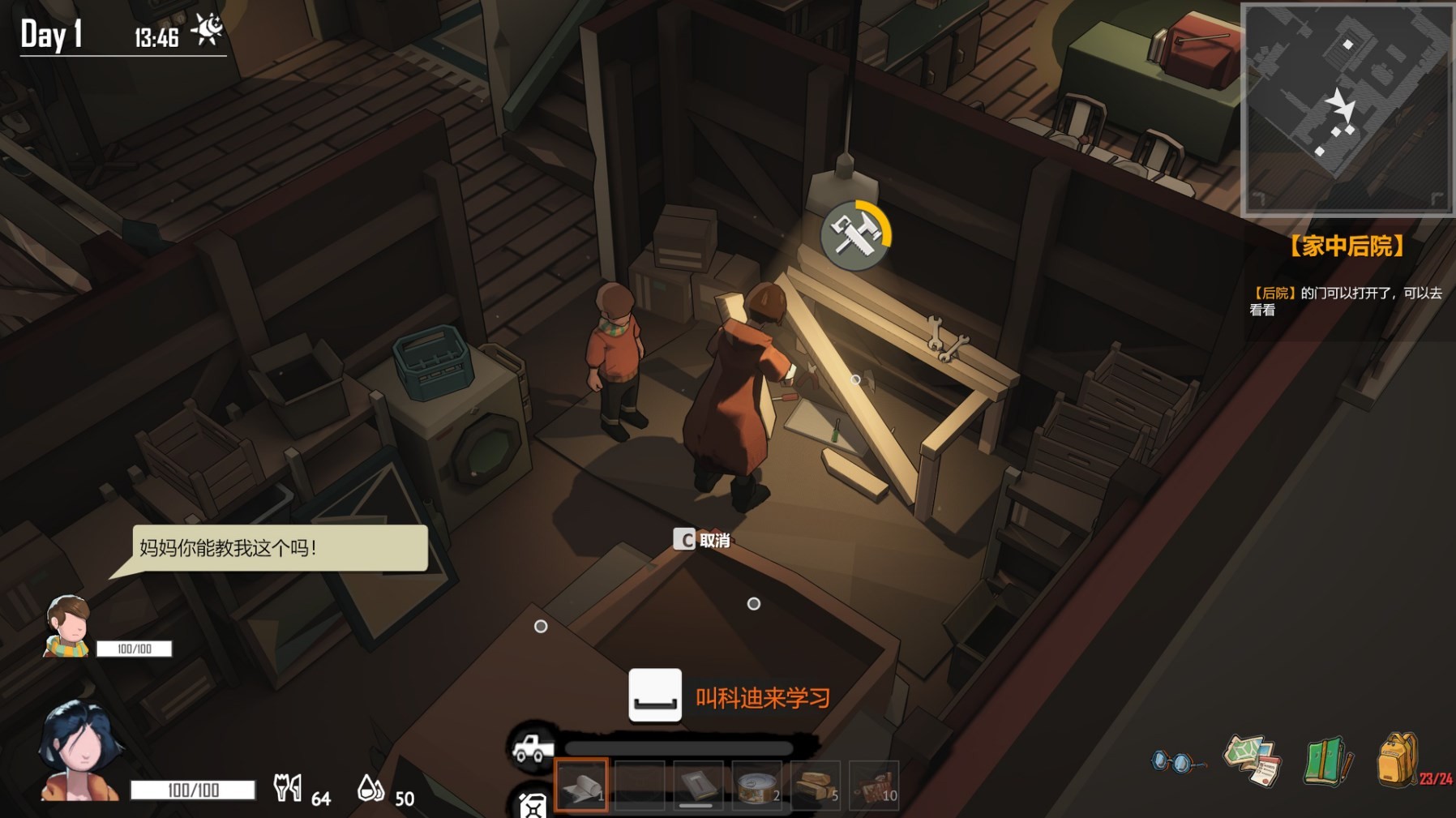Select the canned food hotbar slot

click(x=756, y=785)
